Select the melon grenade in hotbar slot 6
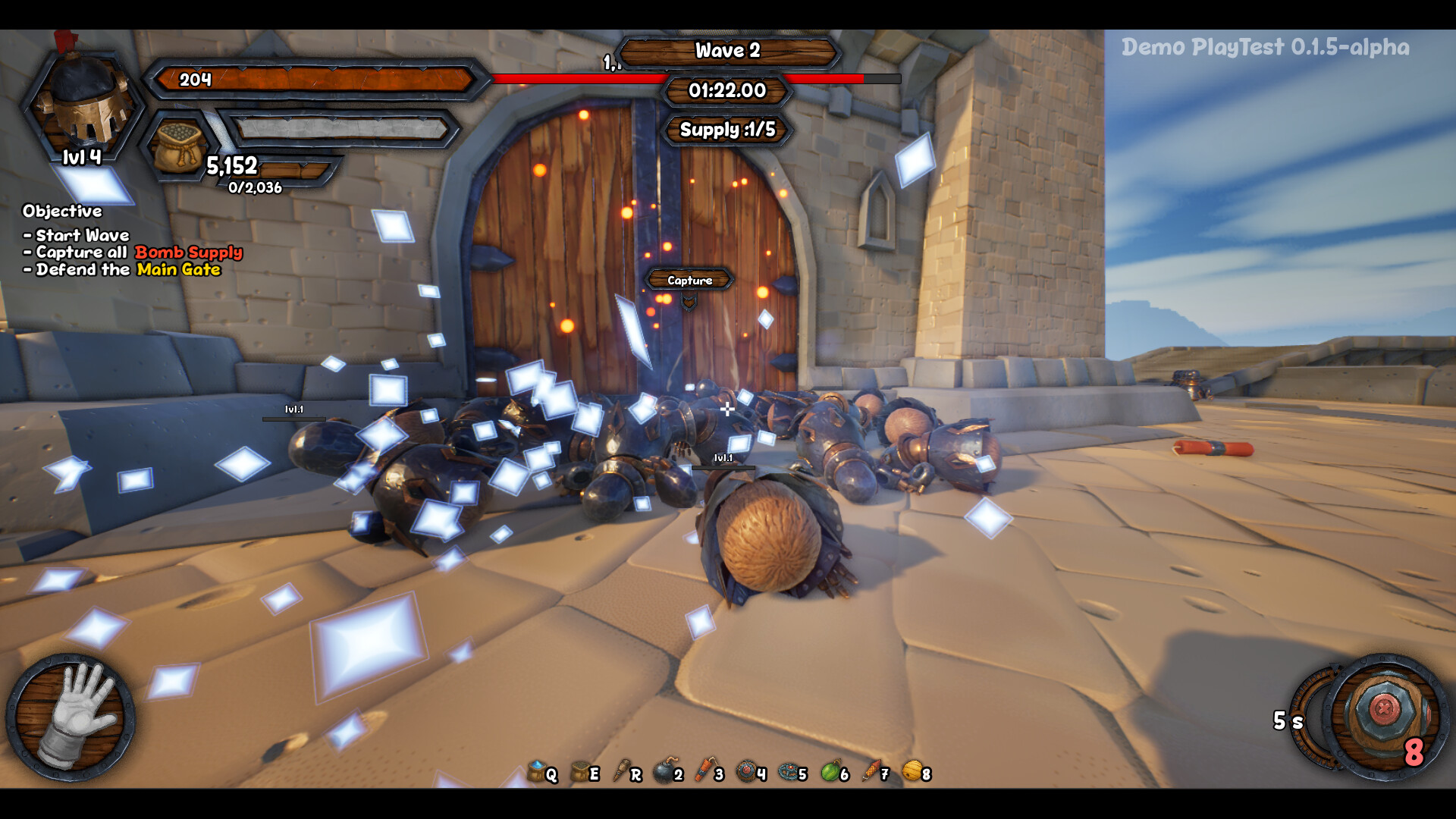 click(x=828, y=774)
